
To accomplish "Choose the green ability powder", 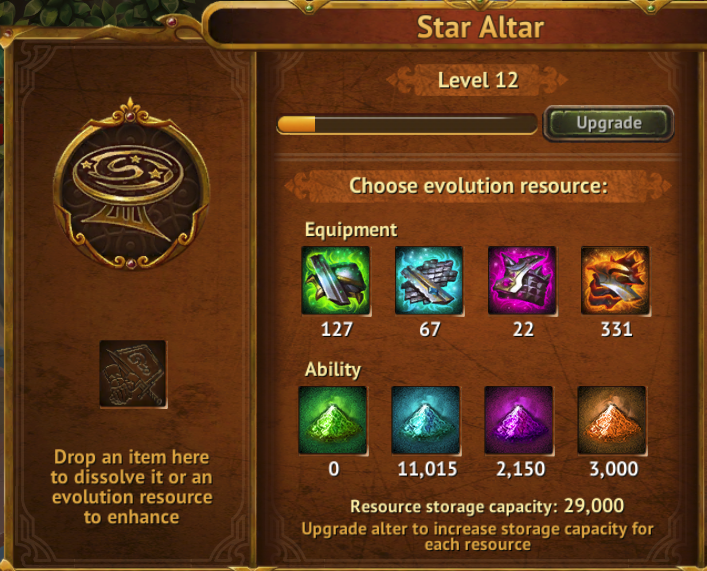I will tap(333, 420).
